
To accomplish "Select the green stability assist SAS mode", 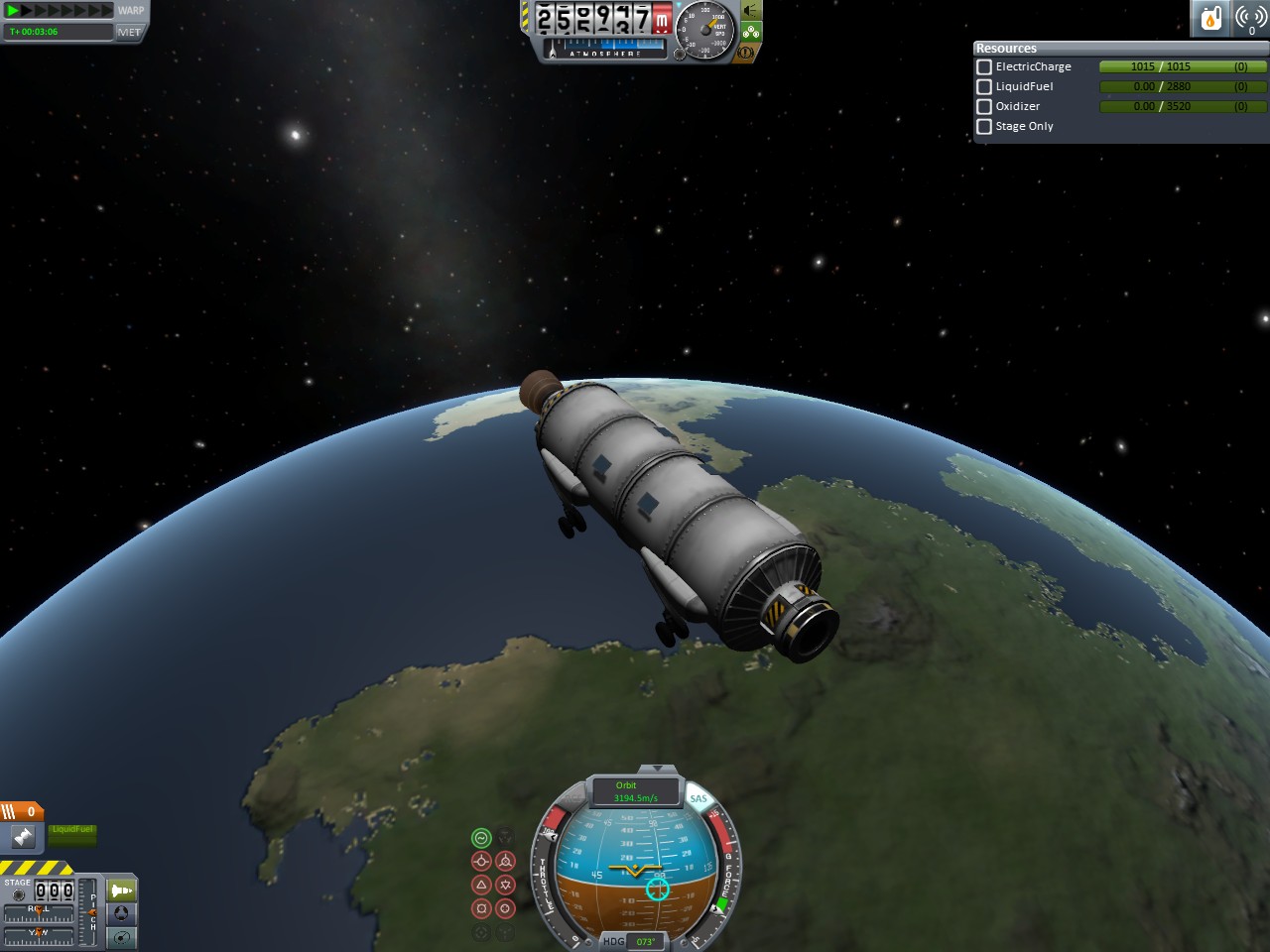I will tap(481, 838).
